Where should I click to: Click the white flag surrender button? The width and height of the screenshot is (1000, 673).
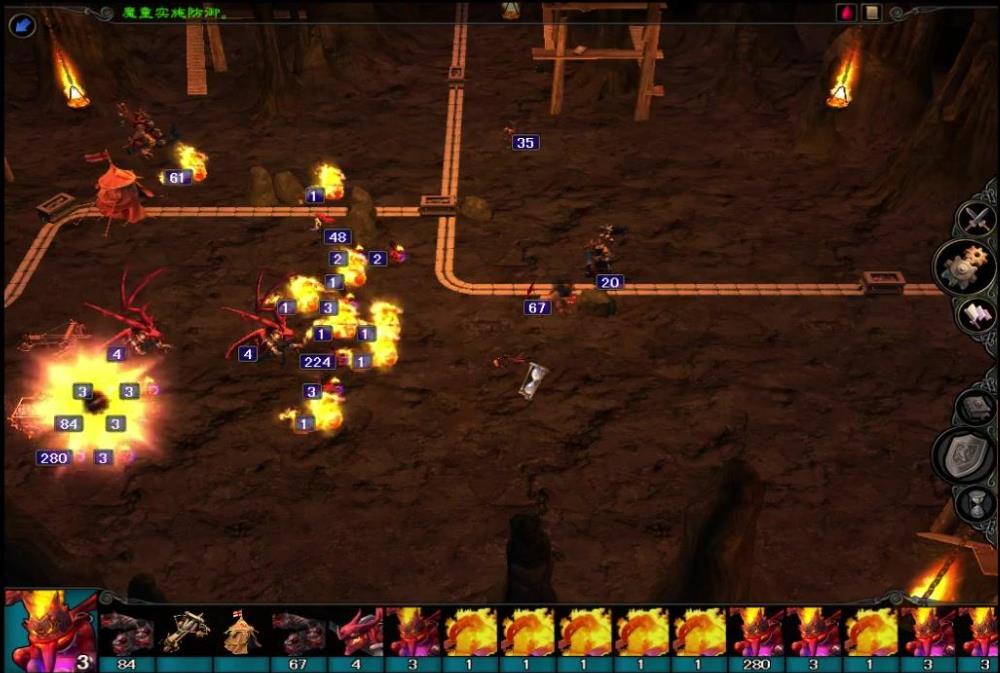tap(975, 315)
